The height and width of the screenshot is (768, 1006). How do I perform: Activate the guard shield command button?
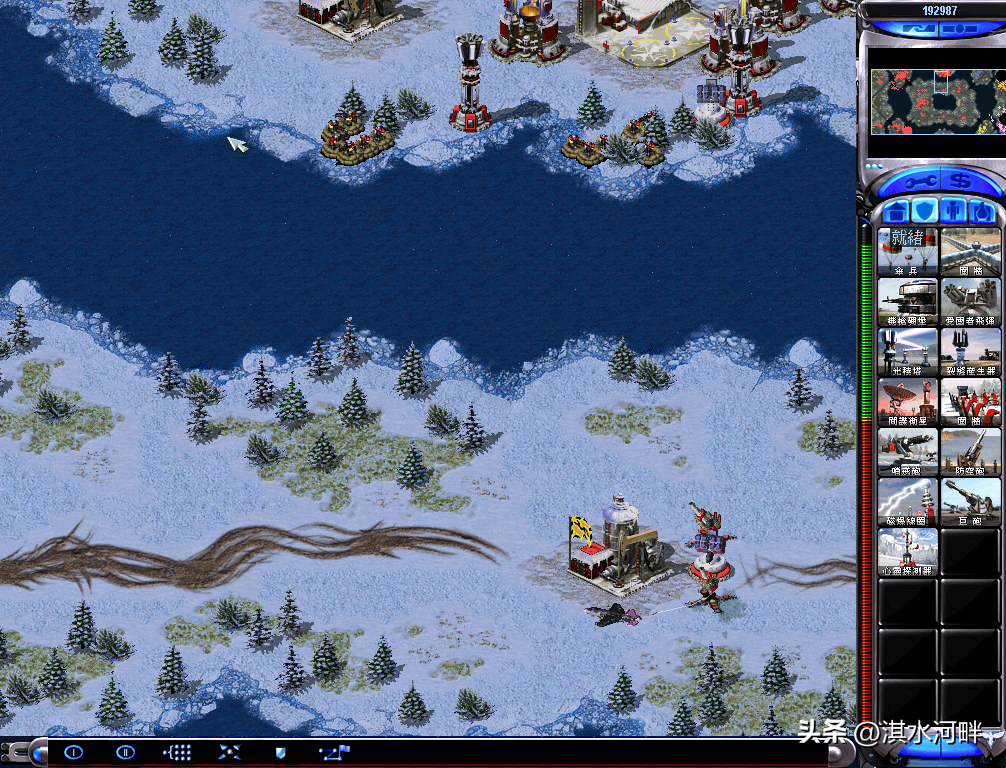point(280,752)
